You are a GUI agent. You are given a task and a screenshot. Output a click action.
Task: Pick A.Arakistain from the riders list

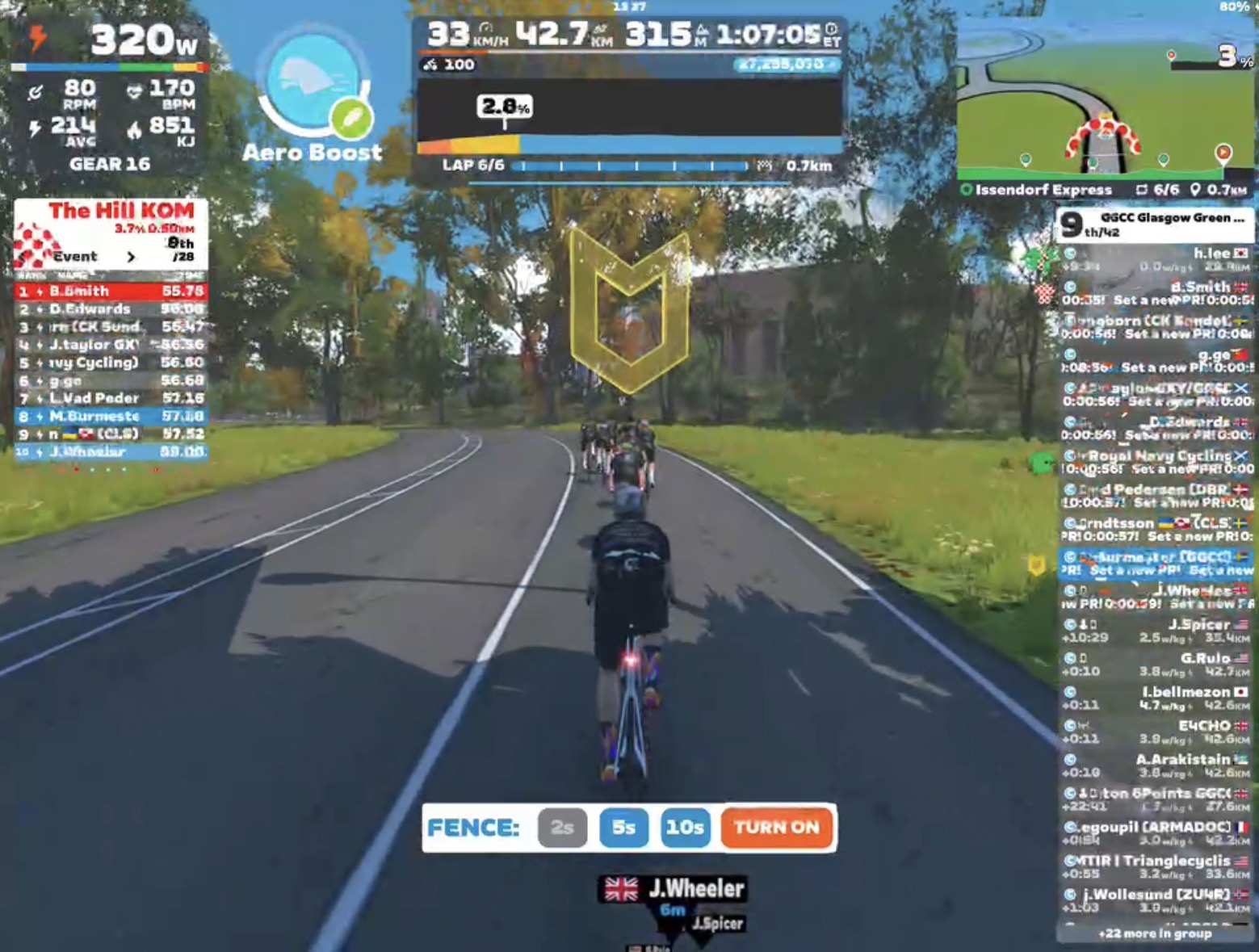coord(1155,765)
